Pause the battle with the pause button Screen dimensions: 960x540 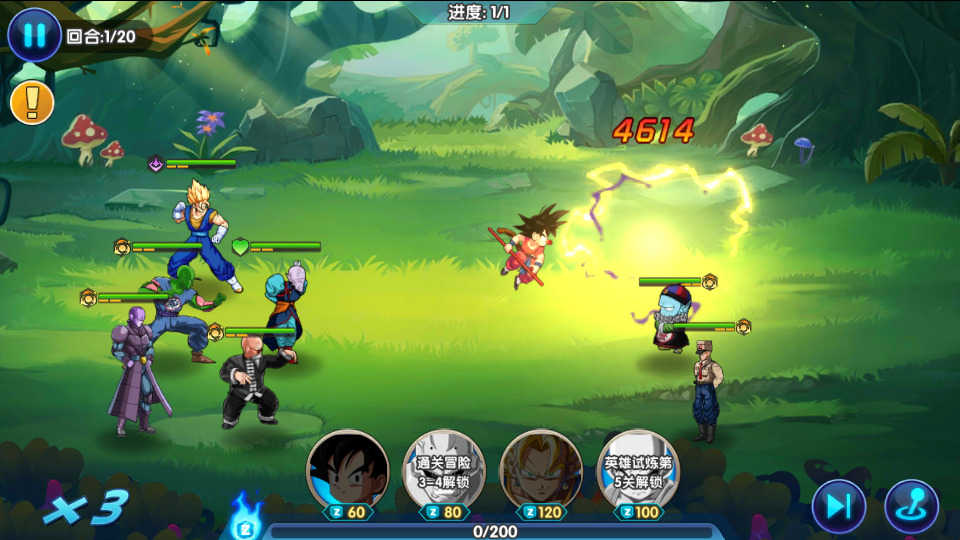(x=34, y=36)
